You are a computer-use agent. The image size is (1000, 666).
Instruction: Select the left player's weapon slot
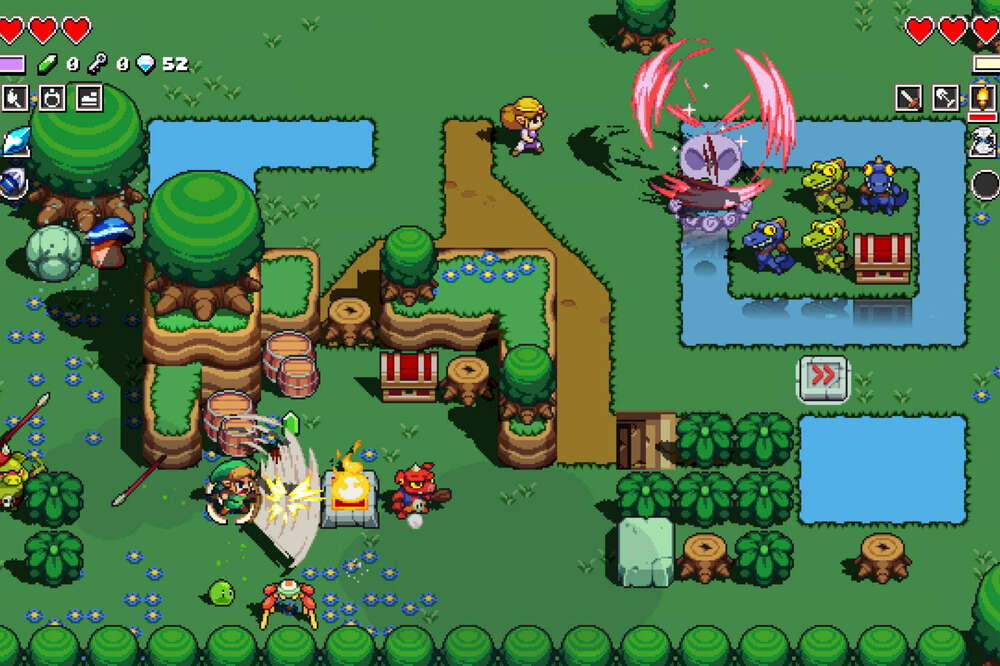tap(15, 98)
